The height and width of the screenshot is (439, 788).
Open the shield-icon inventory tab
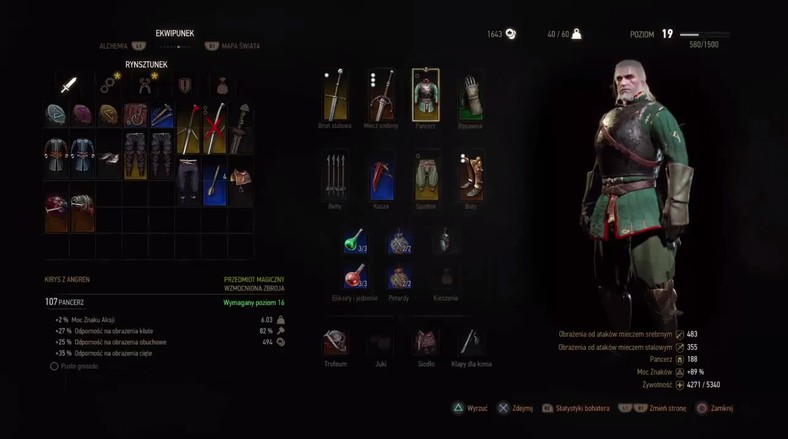pyautogui.click(x=185, y=85)
